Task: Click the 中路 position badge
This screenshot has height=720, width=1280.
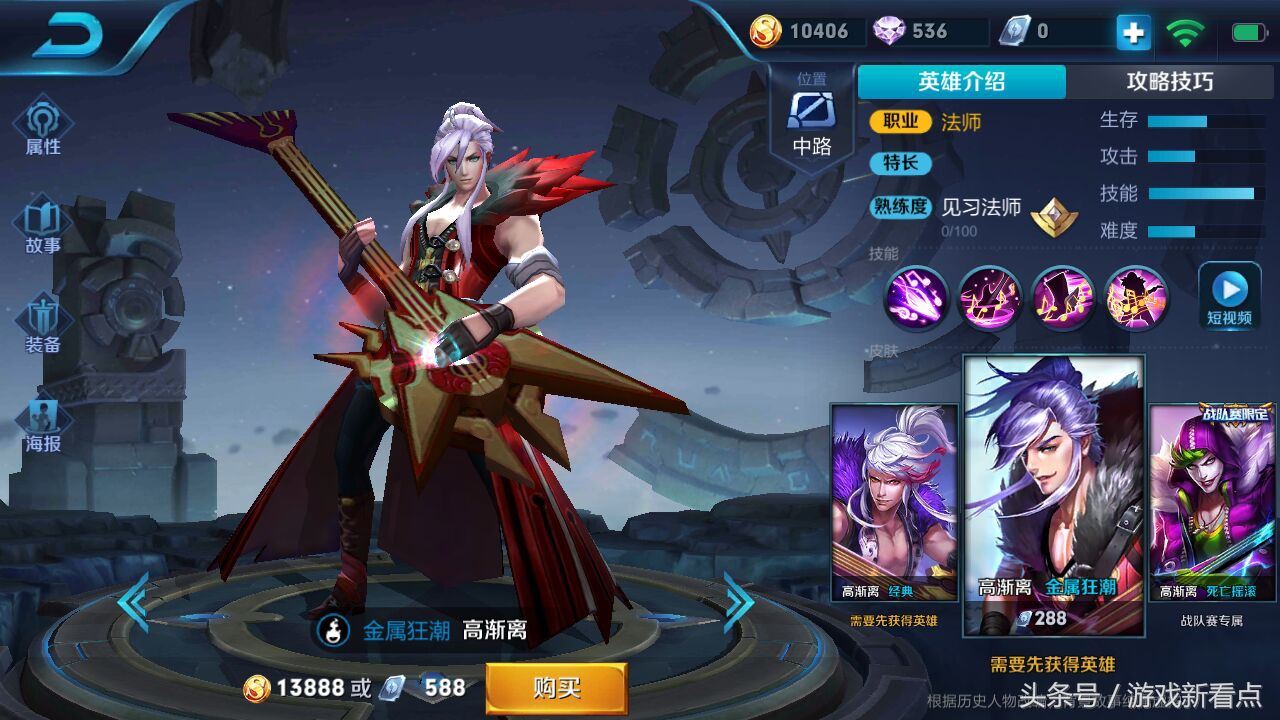Action: pyautogui.click(x=812, y=118)
